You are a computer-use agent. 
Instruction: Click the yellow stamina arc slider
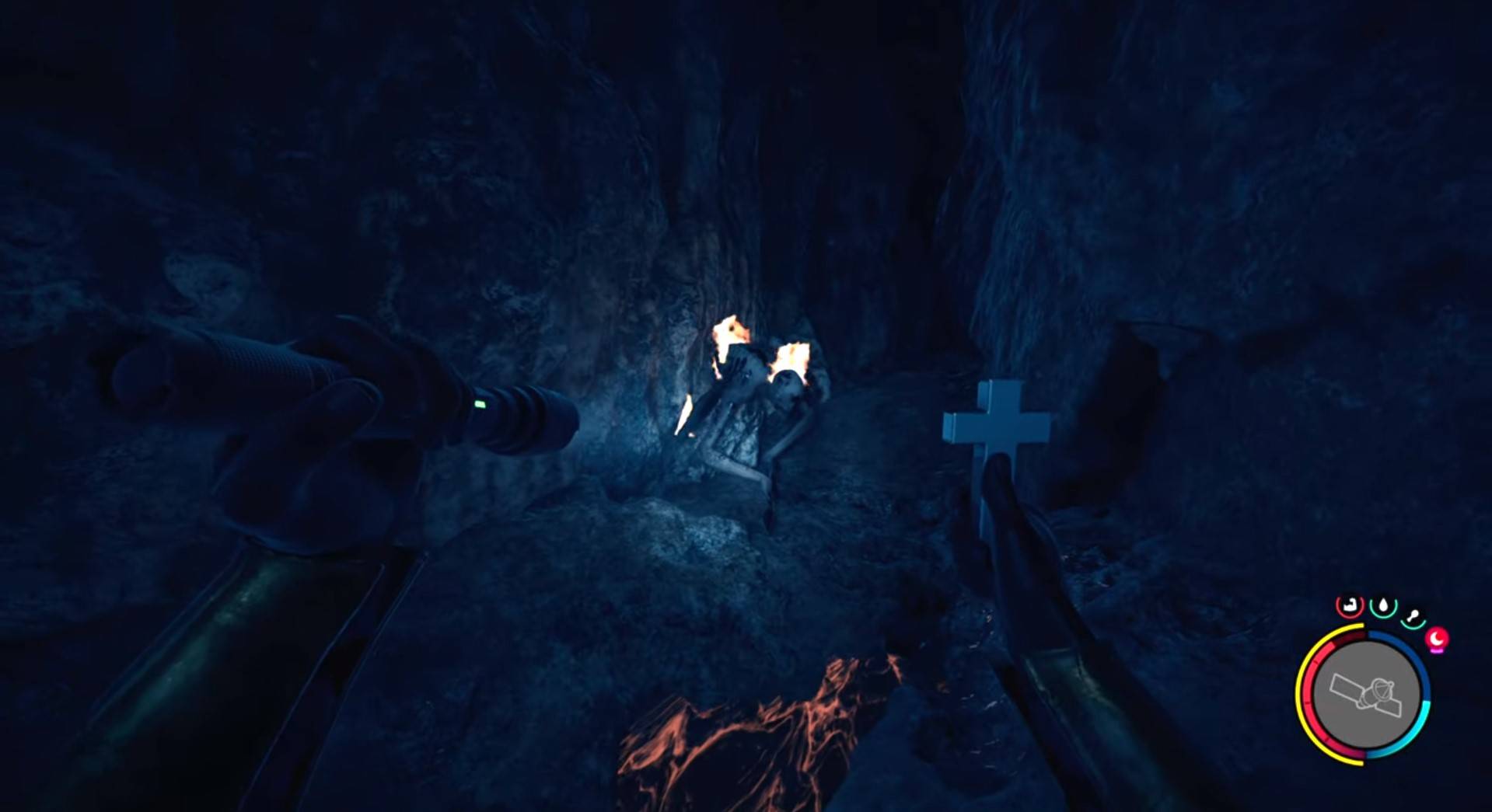(1301, 688)
